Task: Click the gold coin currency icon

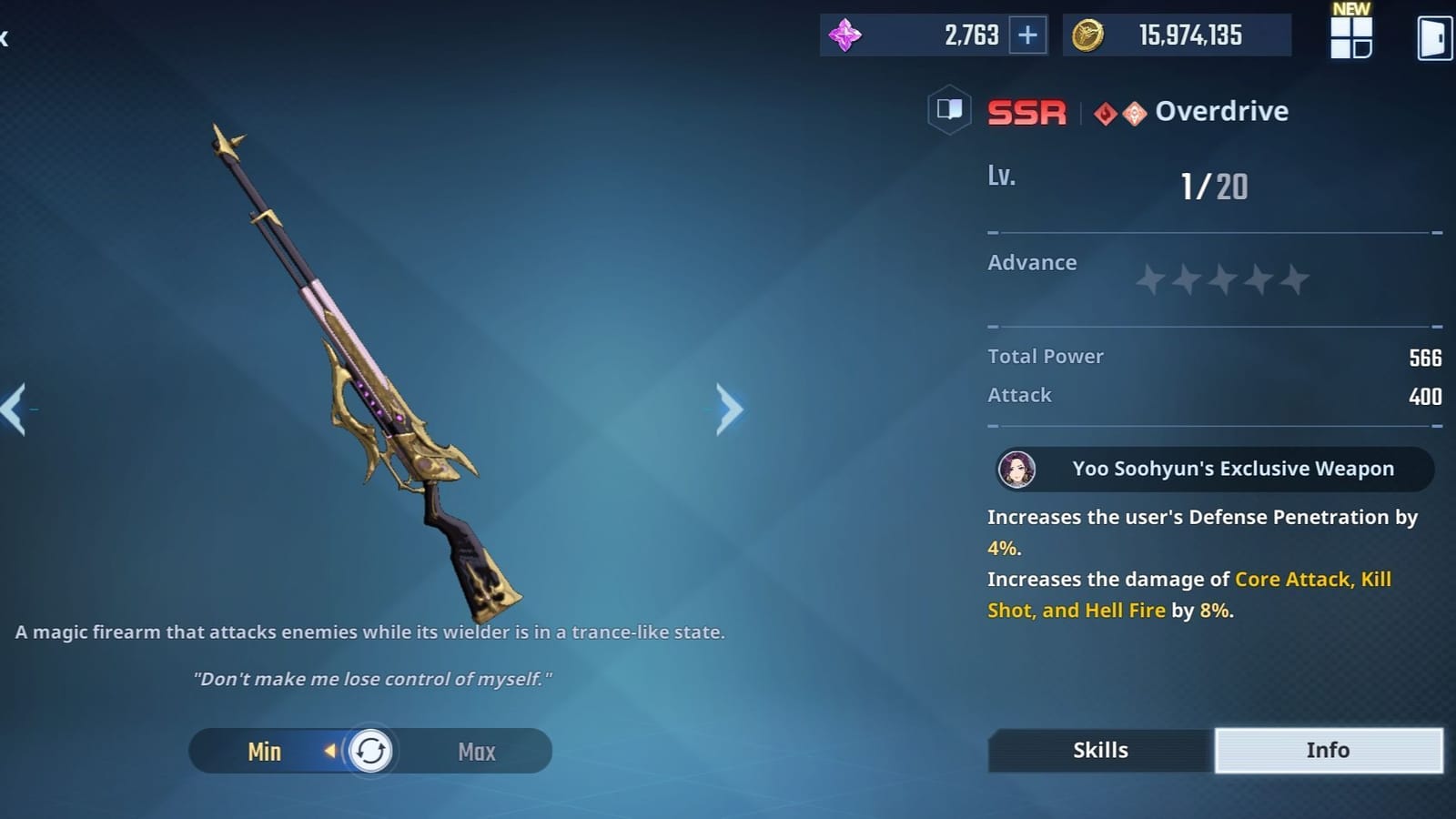Action: click(1089, 34)
